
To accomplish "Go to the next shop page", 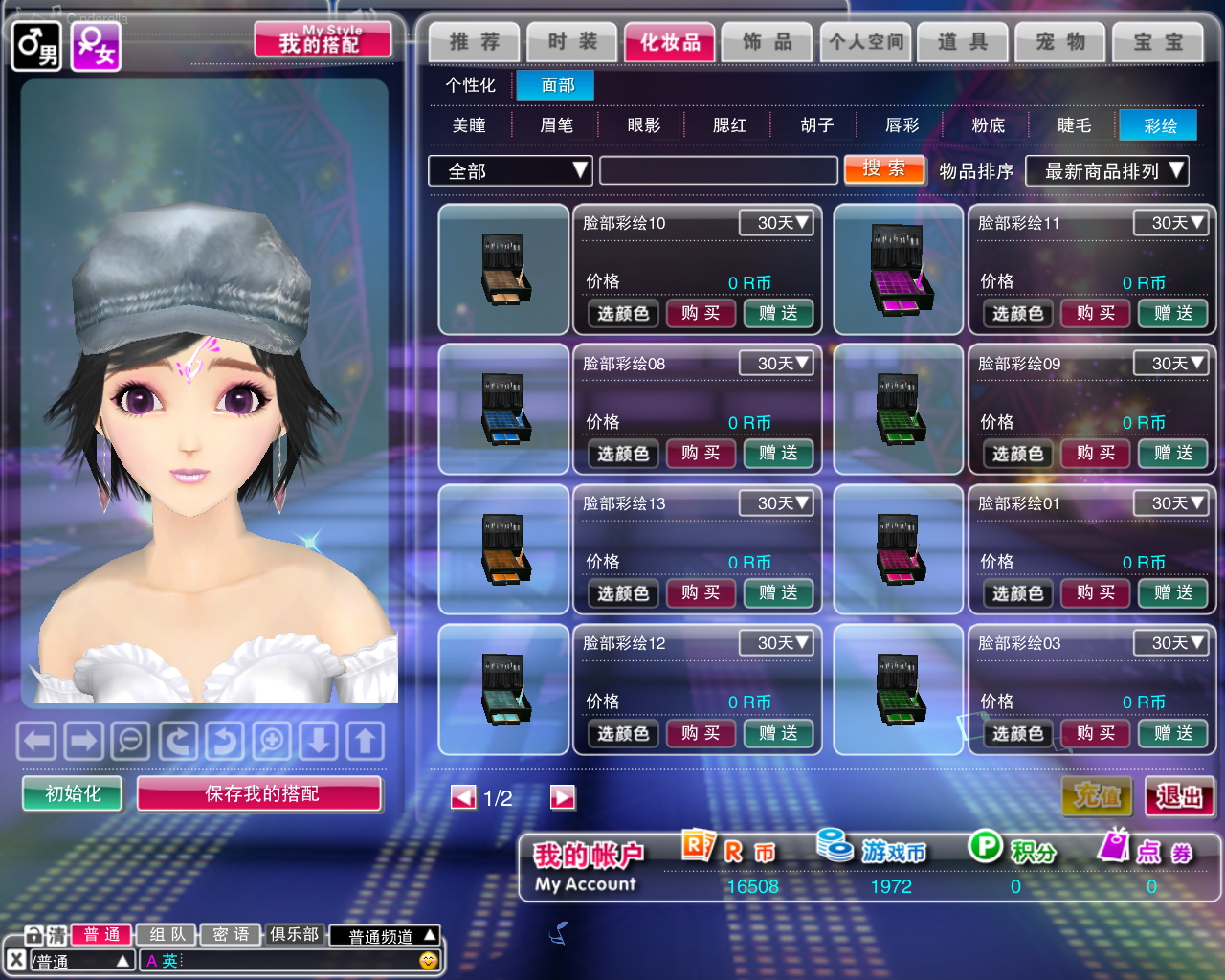I will coord(563,797).
